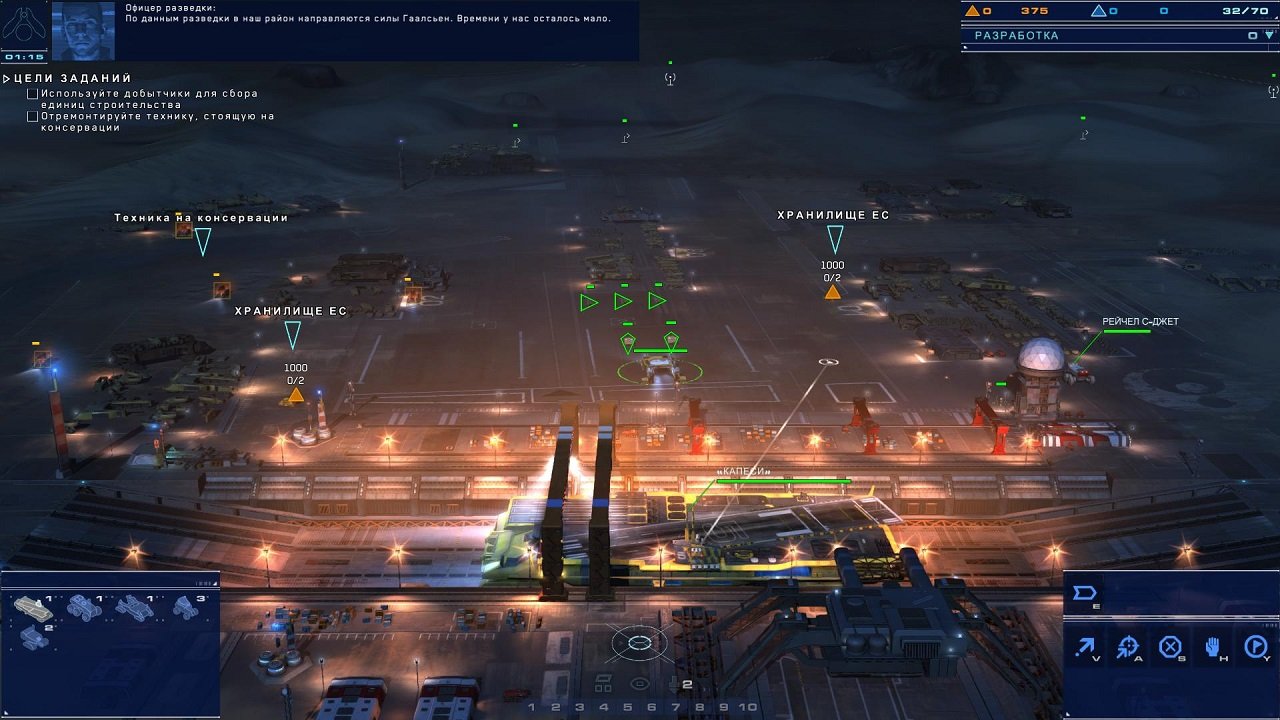Expand the unit roster panel corner triangle
The width and height of the screenshot is (1280, 720).
coord(216,583)
